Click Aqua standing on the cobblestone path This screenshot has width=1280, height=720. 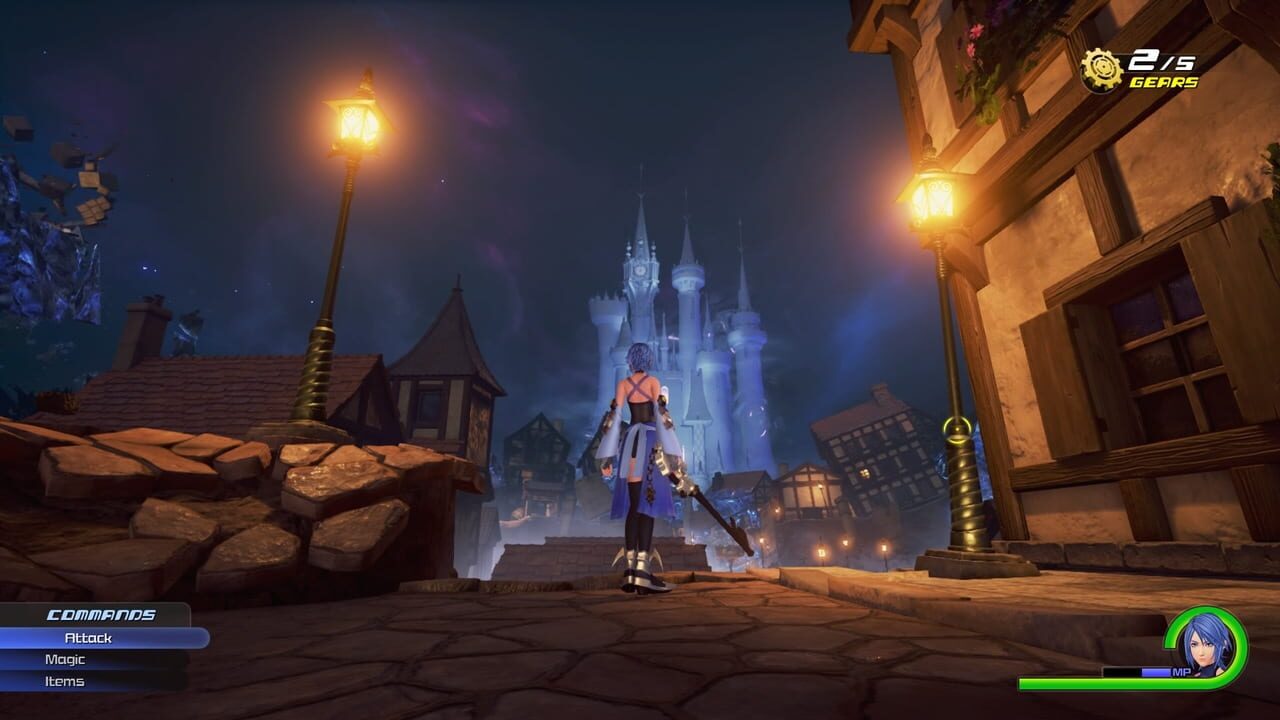coord(640,460)
